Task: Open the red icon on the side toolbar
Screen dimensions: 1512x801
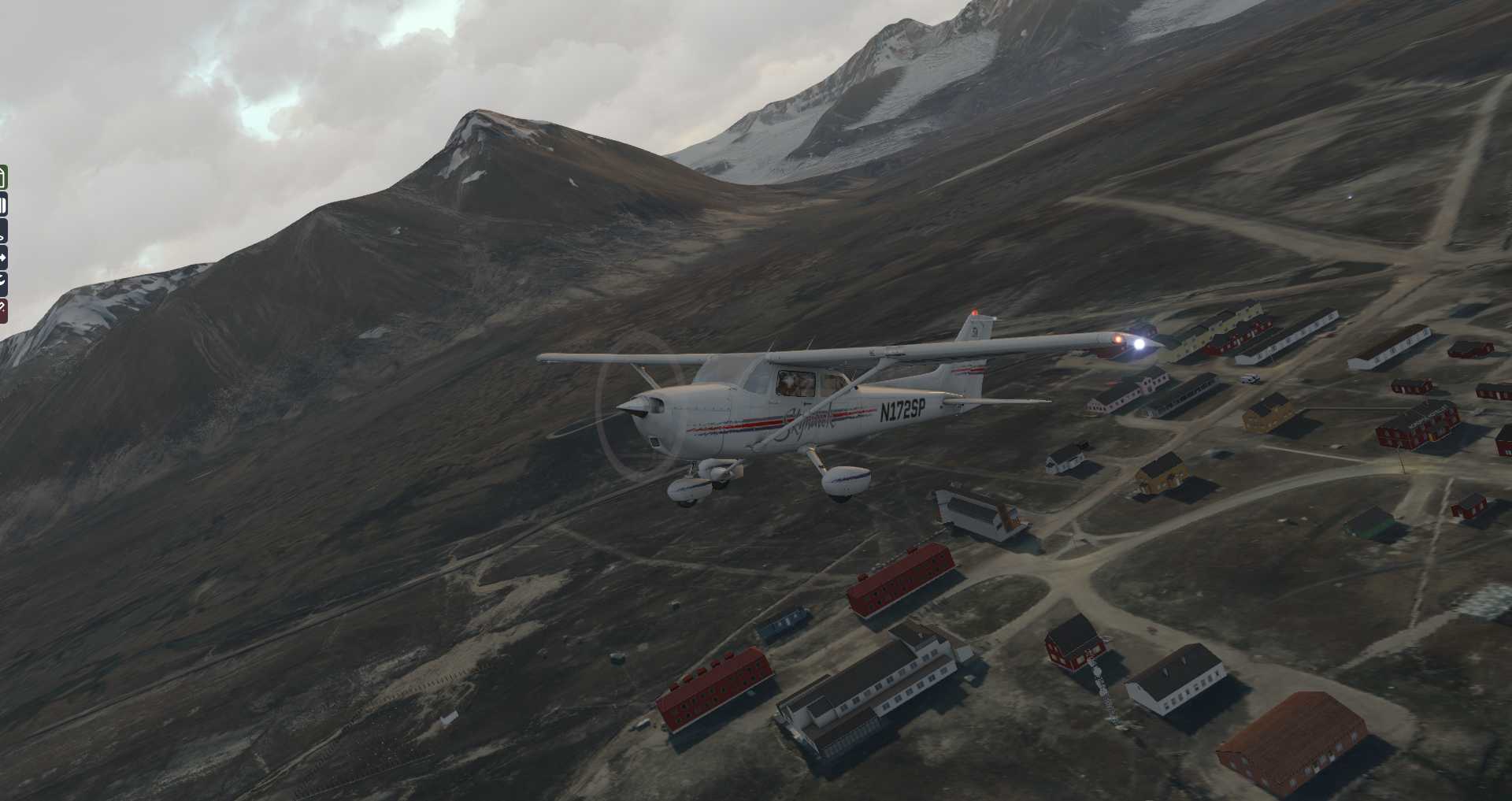Action: pyautogui.click(x=3, y=310)
